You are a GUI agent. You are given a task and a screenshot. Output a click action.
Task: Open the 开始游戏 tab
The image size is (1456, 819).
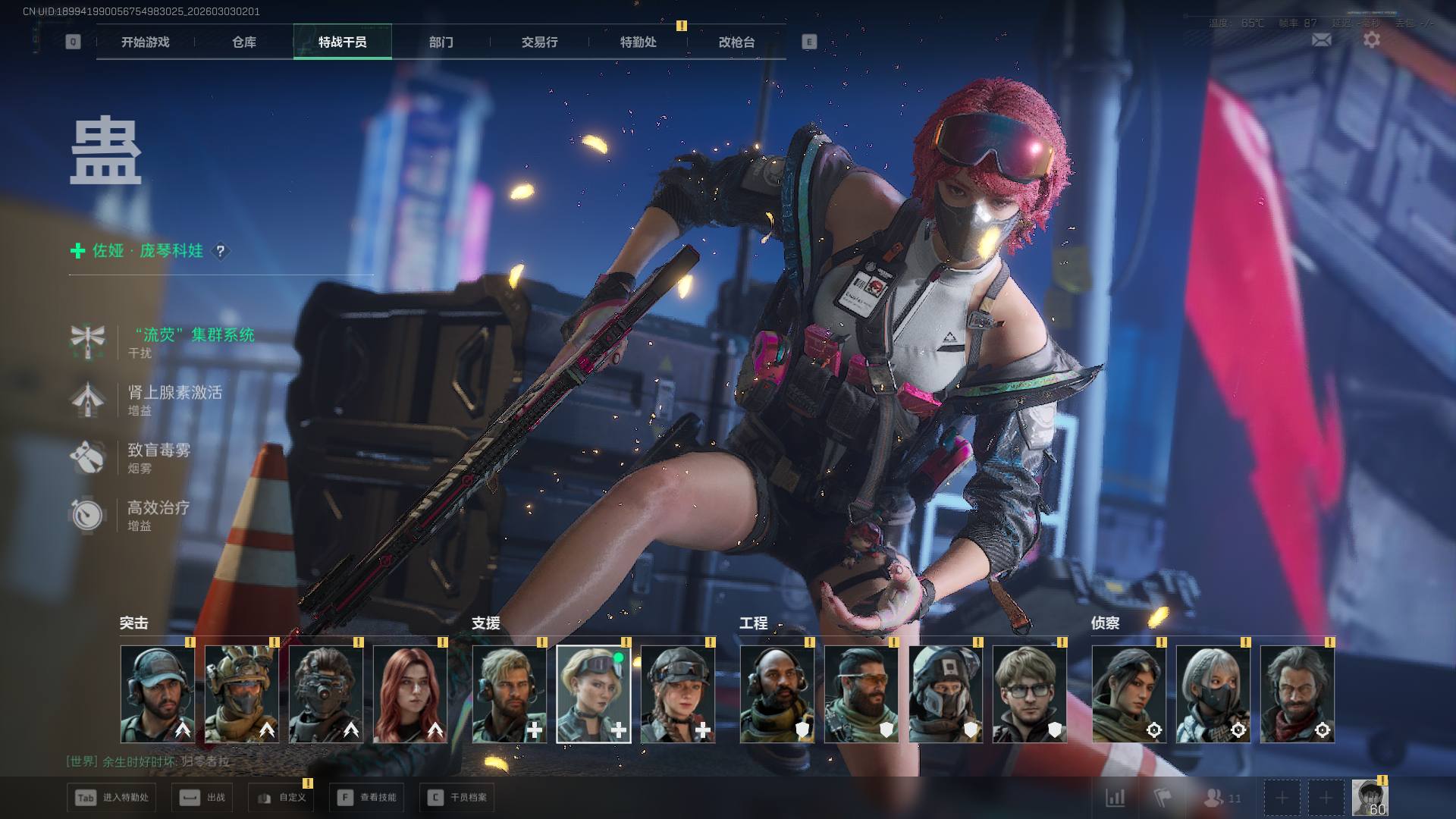pos(146,42)
